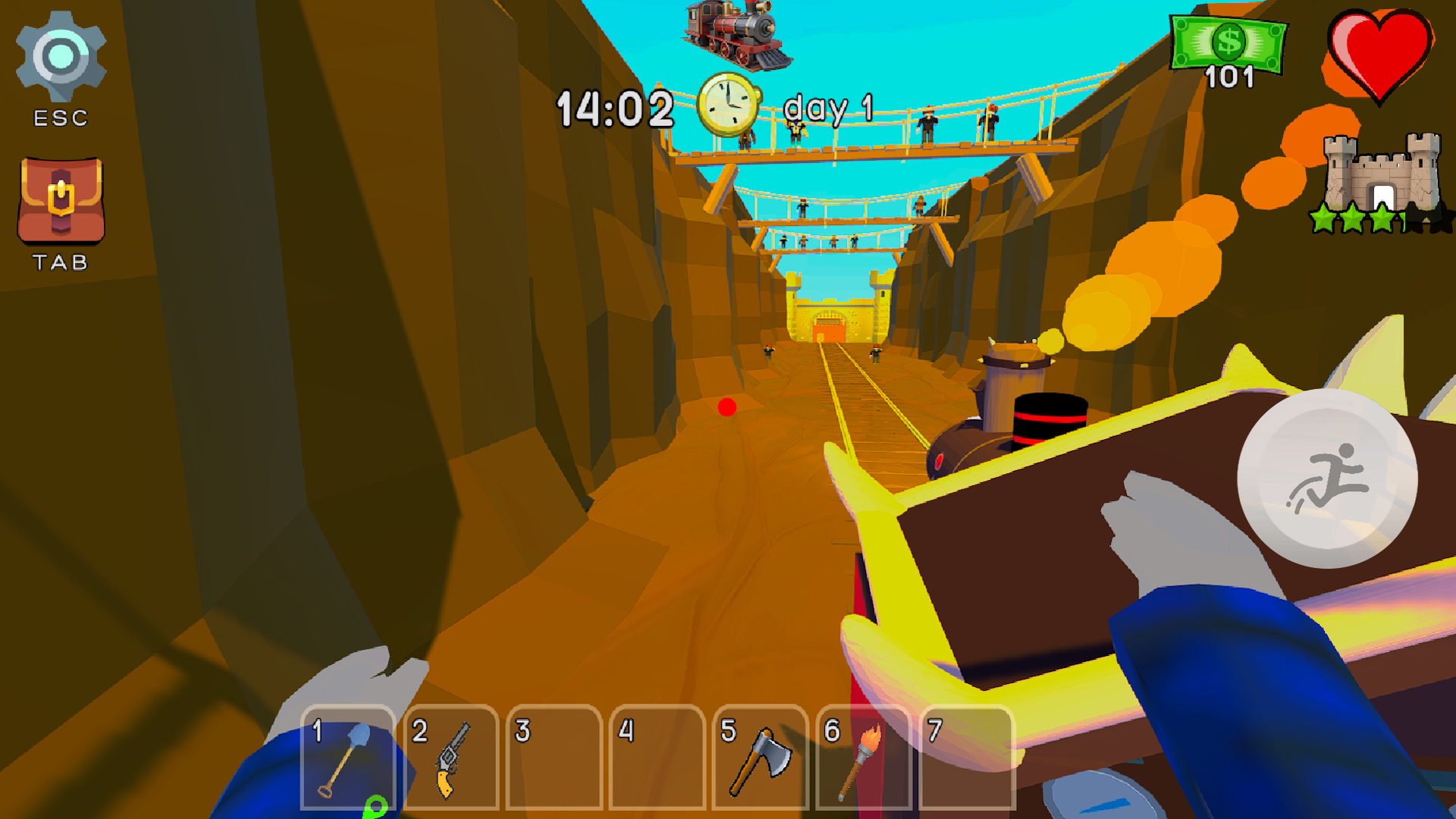Click the castle defense icon
1456x819 pixels.
(1380, 171)
